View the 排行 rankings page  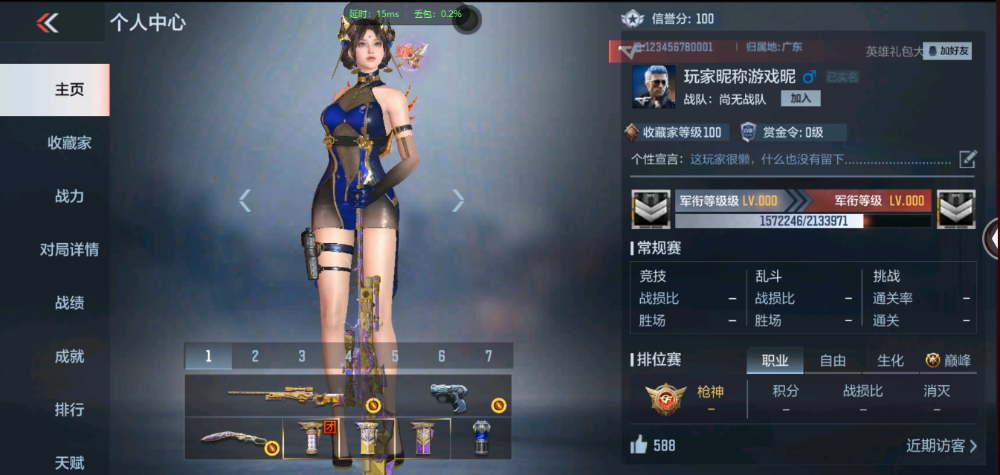pyautogui.click(x=69, y=409)
